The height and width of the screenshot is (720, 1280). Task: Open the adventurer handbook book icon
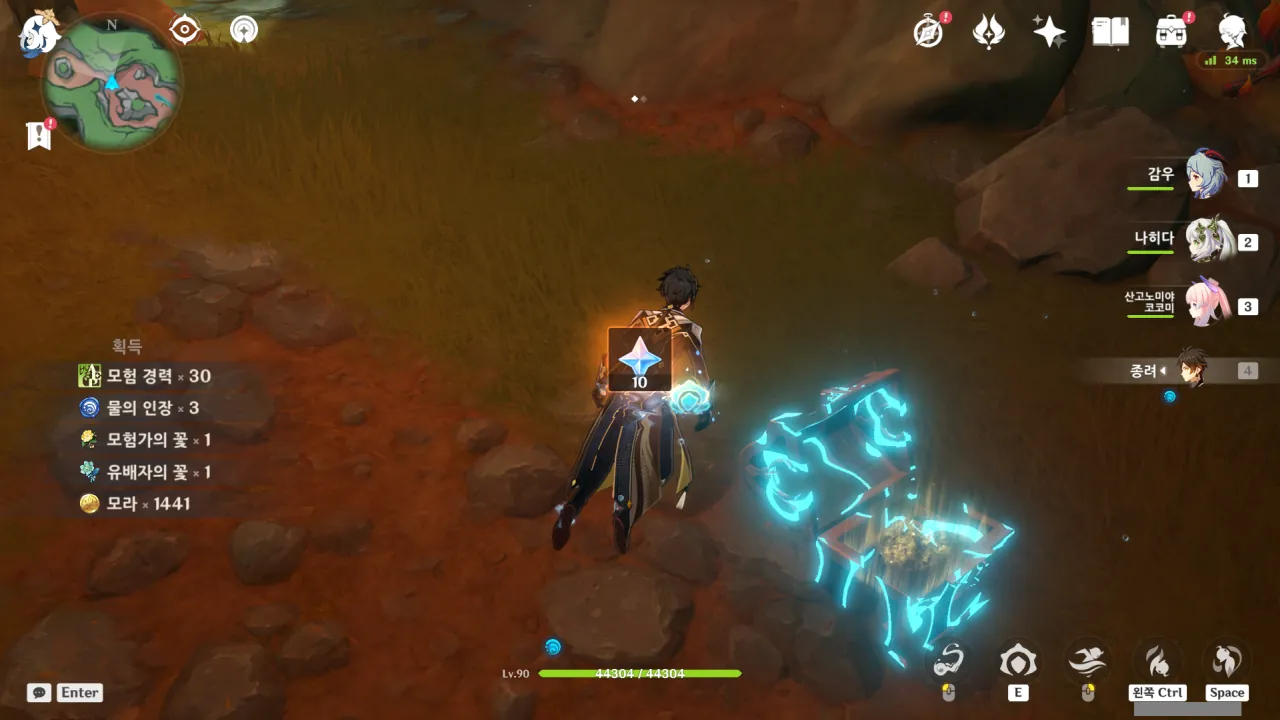pos(1110,32)
